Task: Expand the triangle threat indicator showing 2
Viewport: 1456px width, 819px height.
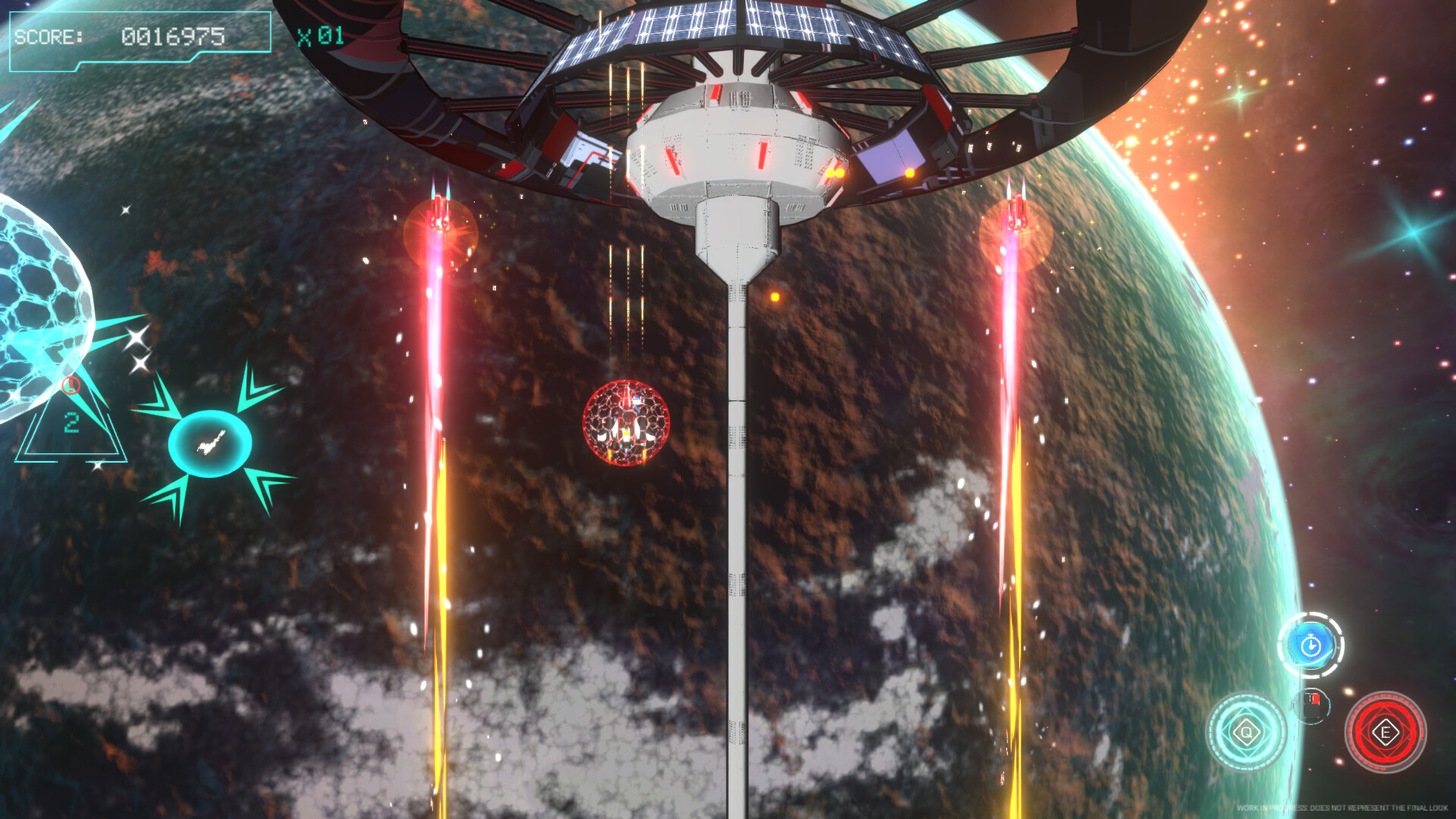Action: click(x=72, y=432)
